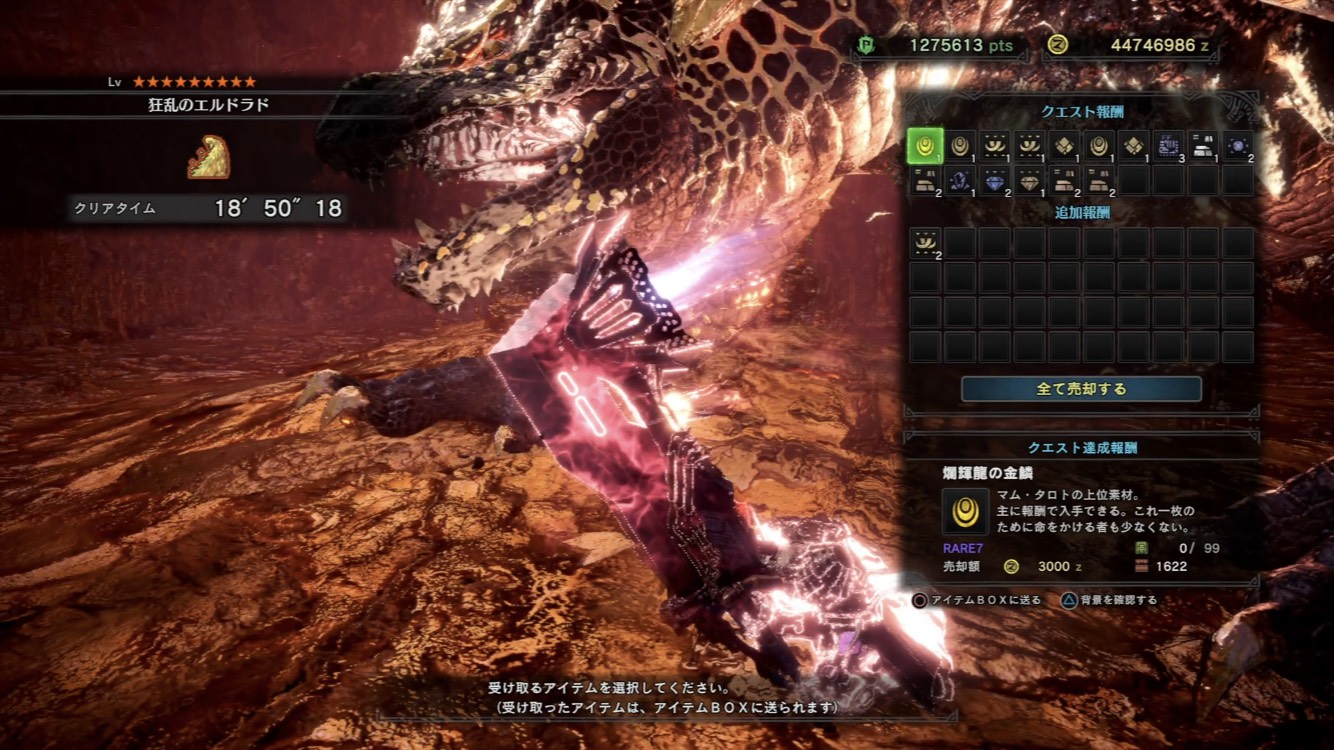Select the white silver ingot reward
The height and width of the screenshot is (750, 1334).
(x=1203, y=147)
